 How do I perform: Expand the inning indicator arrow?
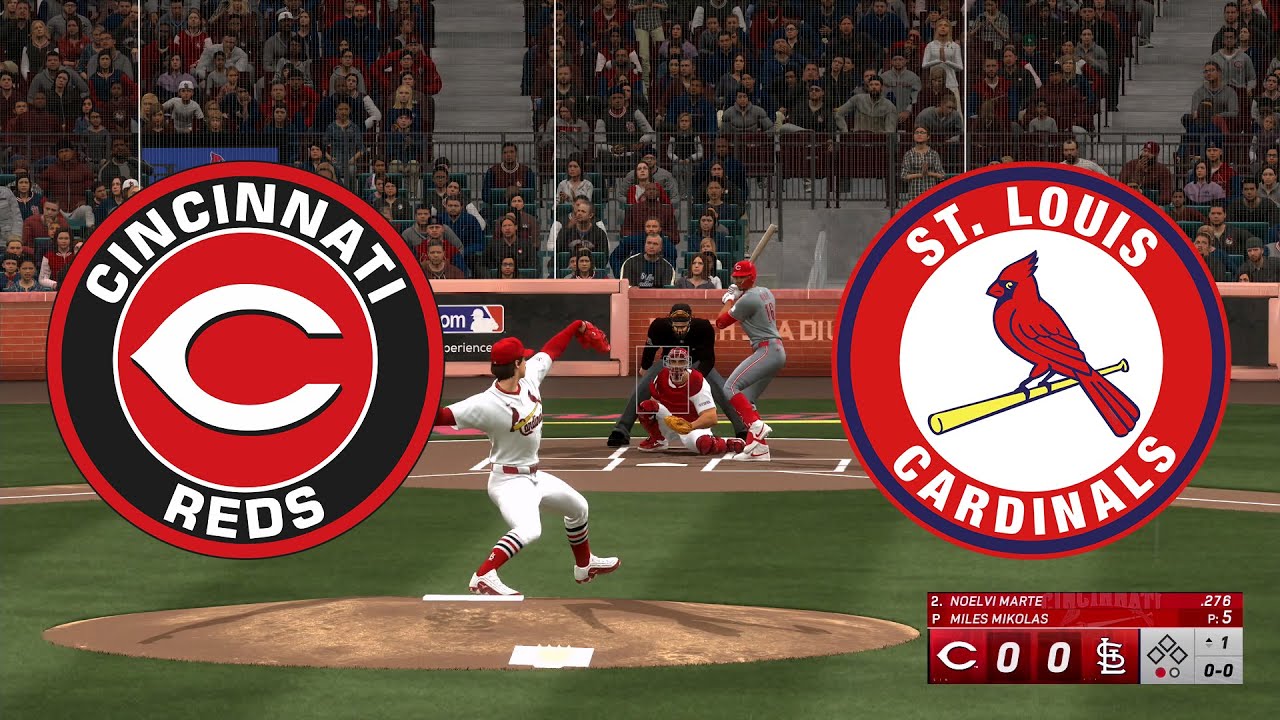pyautogui.click(x=1208, y=642)
